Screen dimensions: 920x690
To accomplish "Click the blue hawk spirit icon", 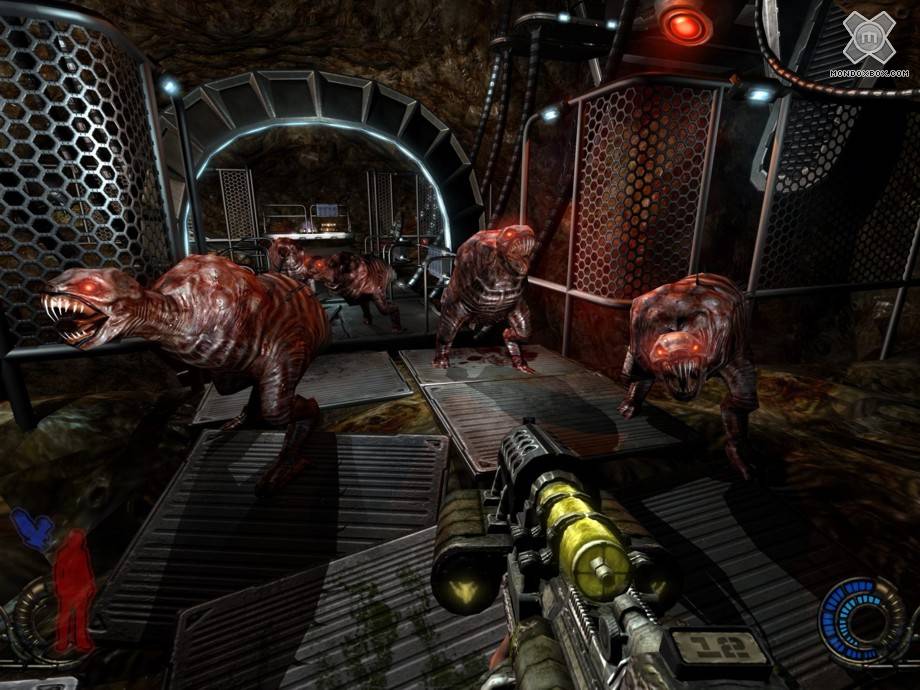I will [33, 529].
